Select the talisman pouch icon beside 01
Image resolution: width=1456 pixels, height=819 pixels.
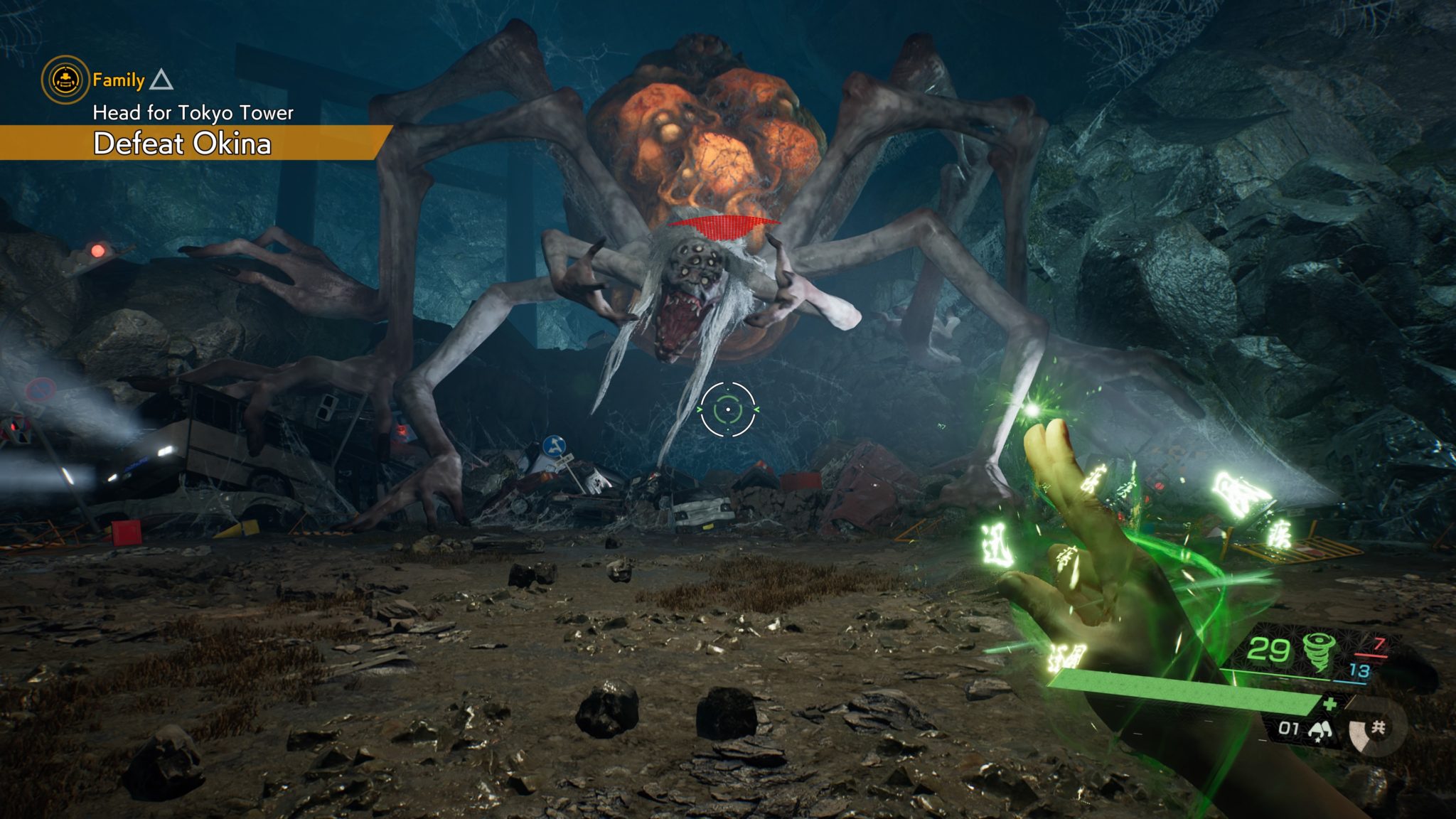coord(1320,729)
